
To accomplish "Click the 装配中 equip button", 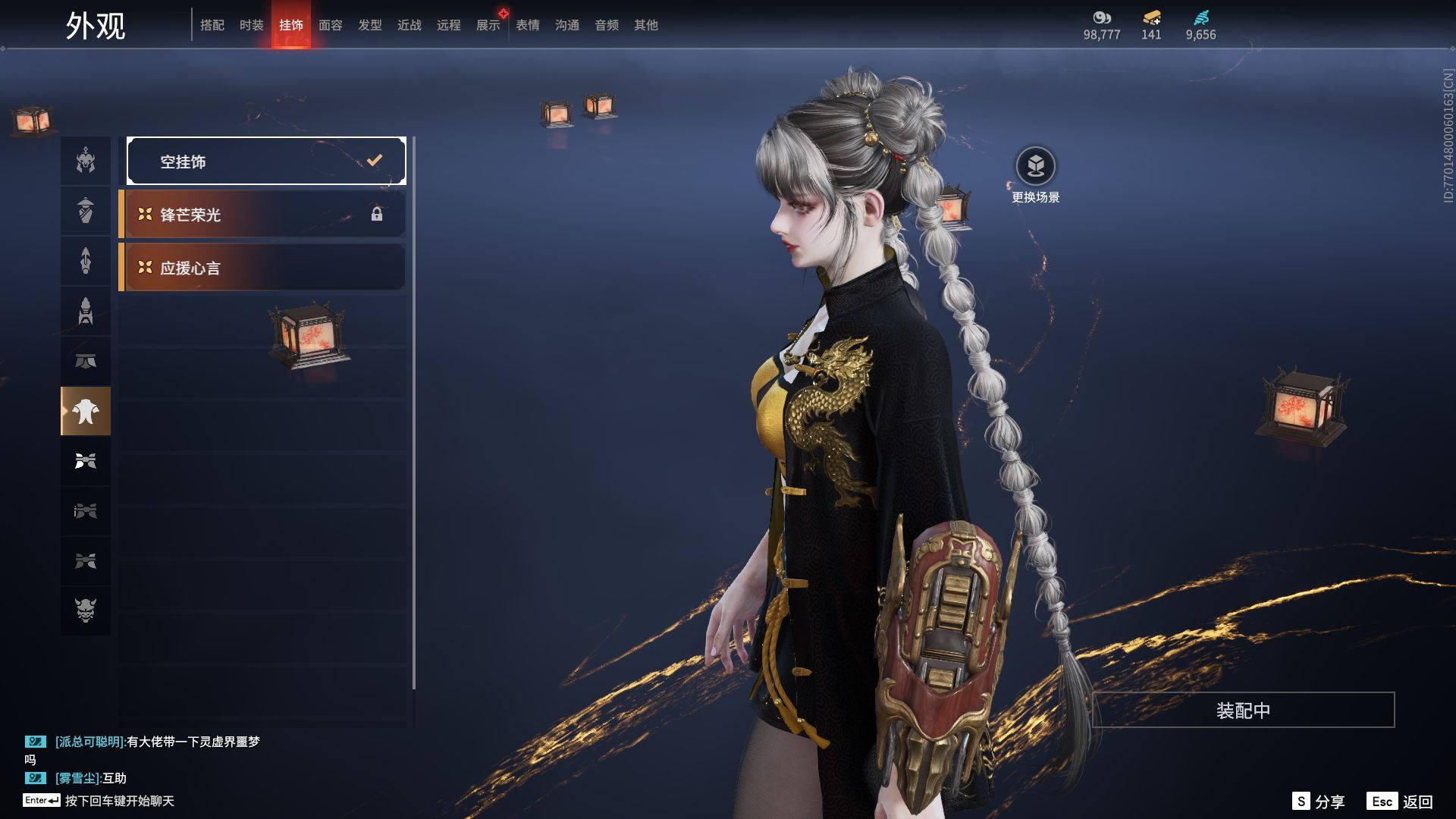I will [x=1243, y=710].
